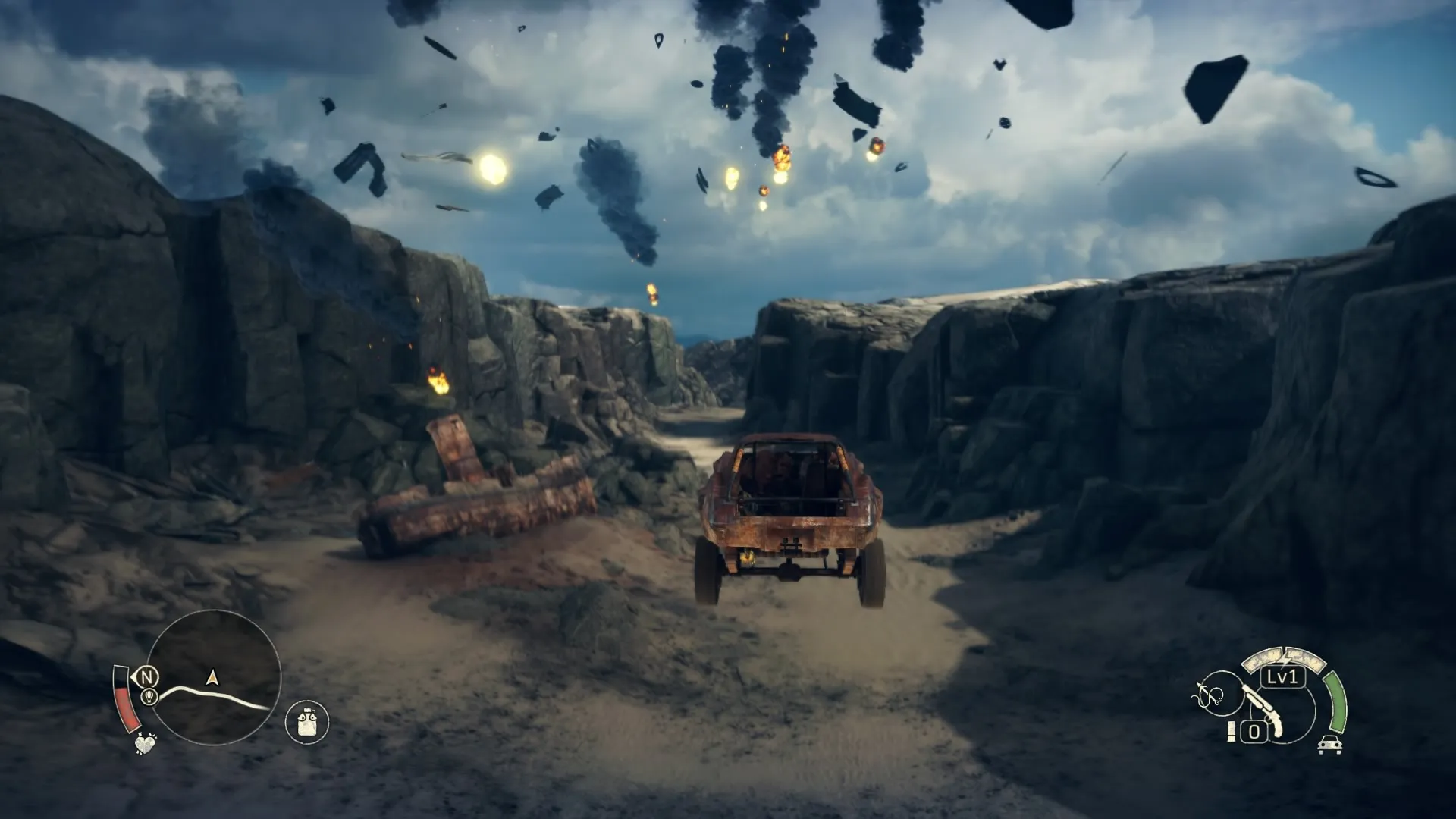Viewport: 1456px width, 819px height.
Task: Click the hot air balloon icon on the minimap
Action: 149,696
